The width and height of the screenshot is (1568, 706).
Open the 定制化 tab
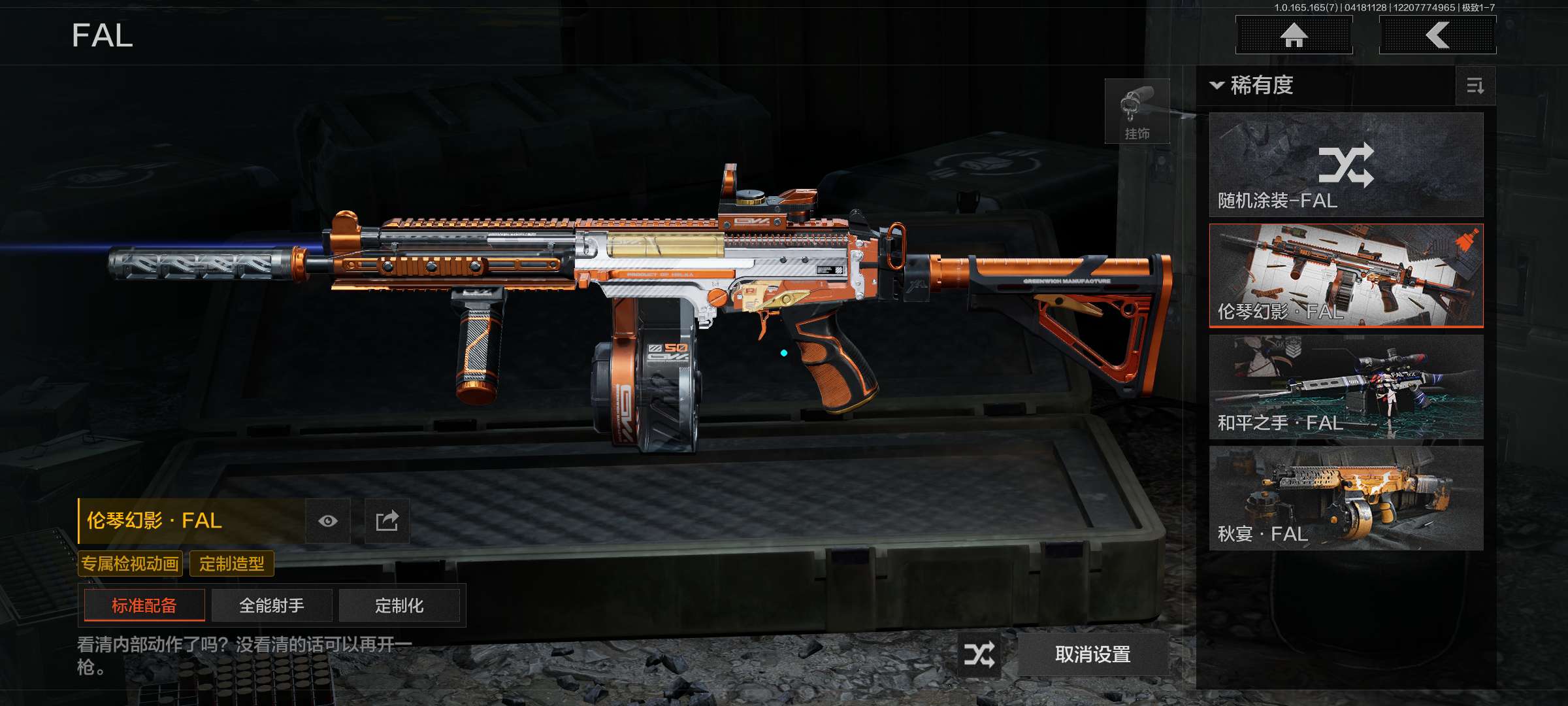[x=399, y=605]
